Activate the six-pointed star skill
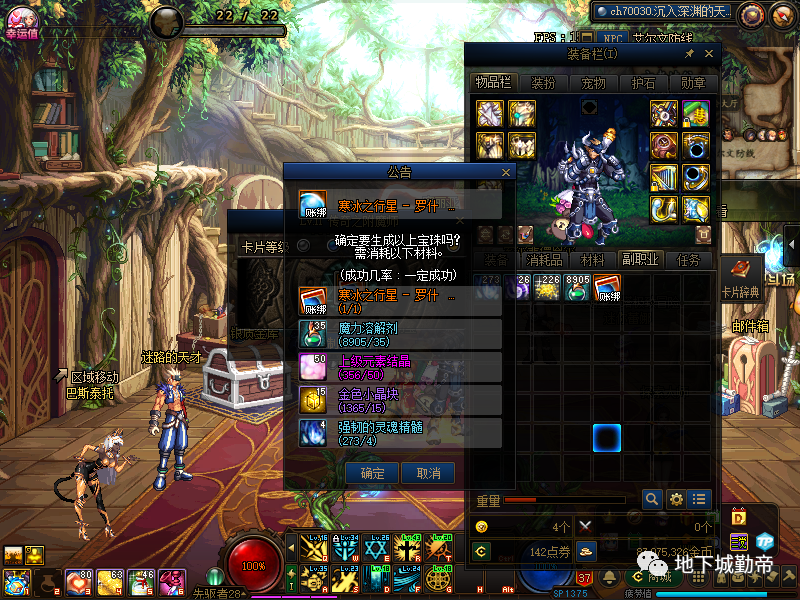 [x=376, y=548]
